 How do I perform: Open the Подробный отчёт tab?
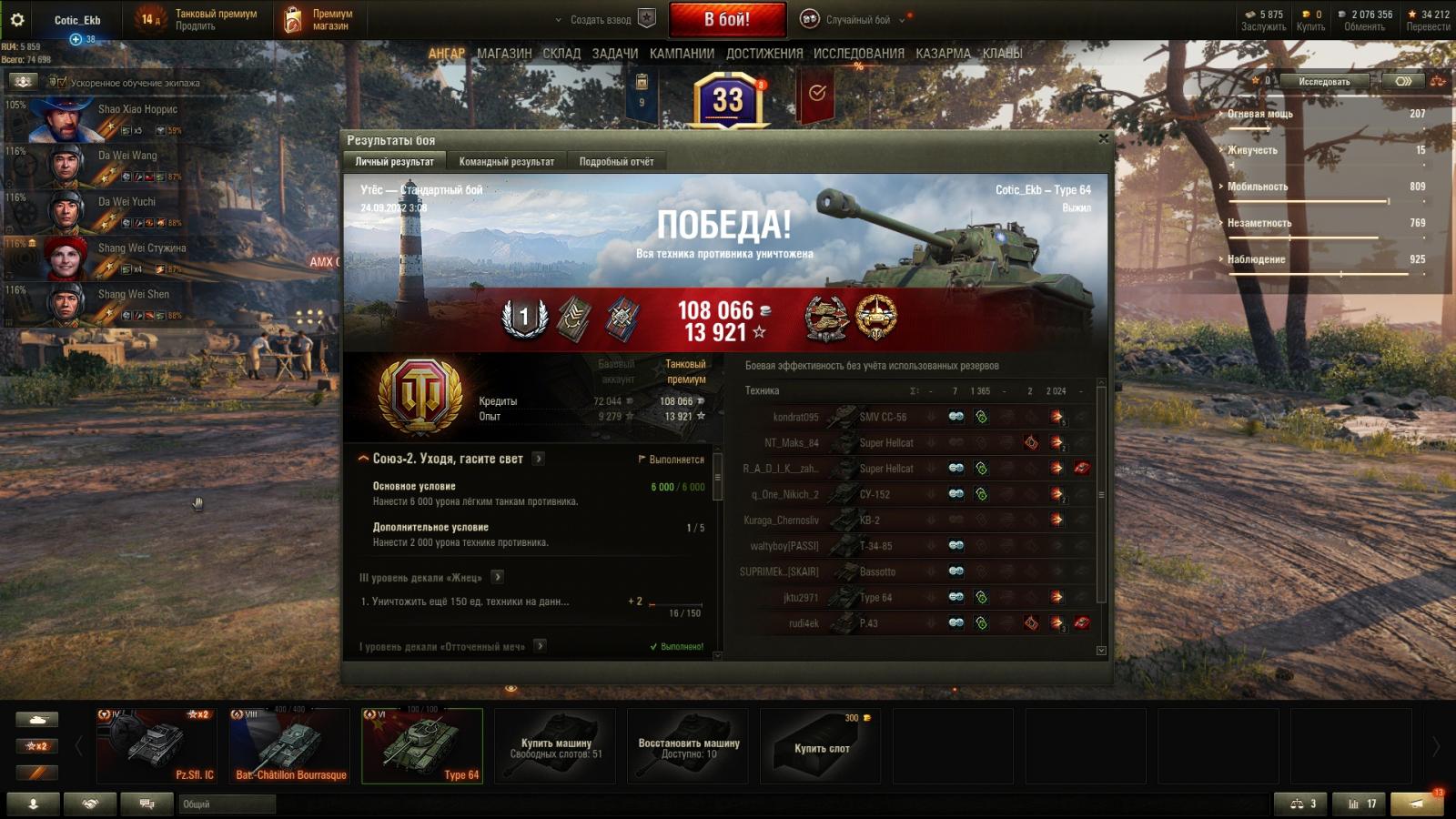[616, 161]
